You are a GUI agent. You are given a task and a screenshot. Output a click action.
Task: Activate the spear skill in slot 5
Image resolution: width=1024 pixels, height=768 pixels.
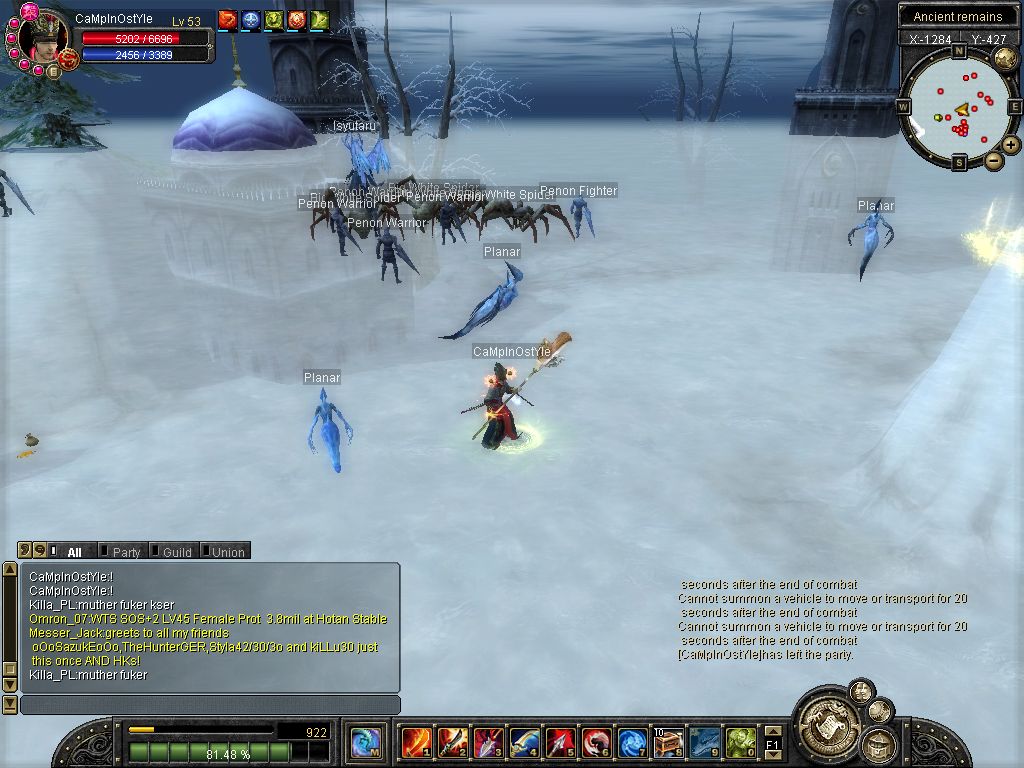coord(560,743)
